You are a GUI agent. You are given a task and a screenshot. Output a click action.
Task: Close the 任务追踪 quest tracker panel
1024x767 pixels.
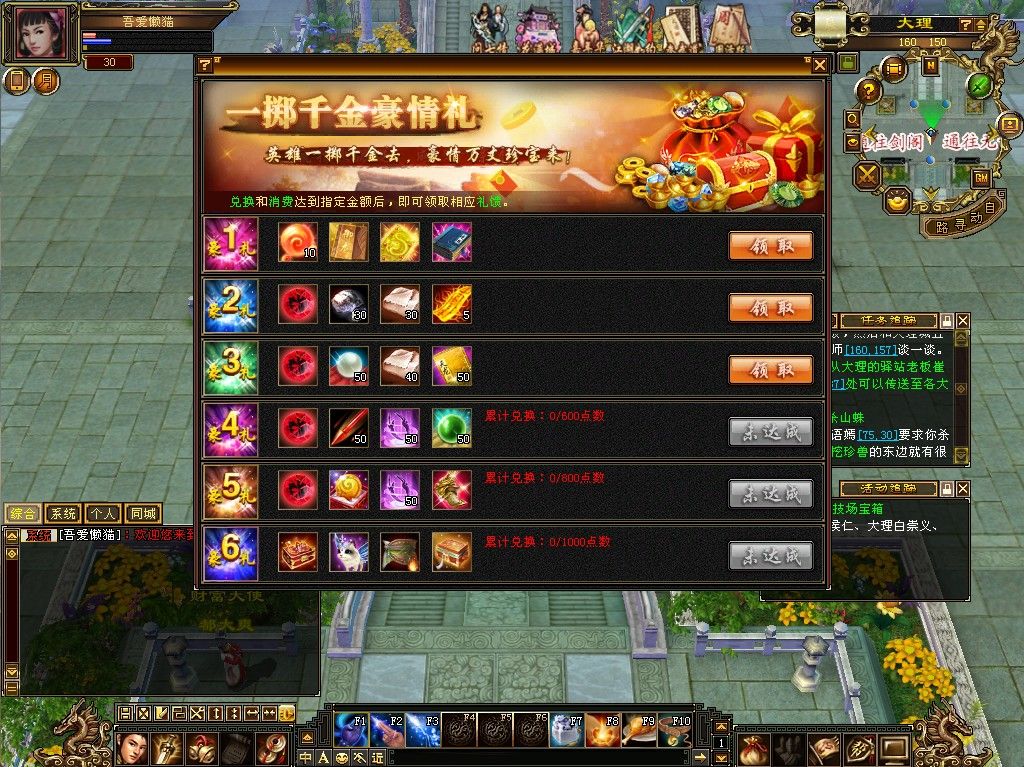[962, 321]
